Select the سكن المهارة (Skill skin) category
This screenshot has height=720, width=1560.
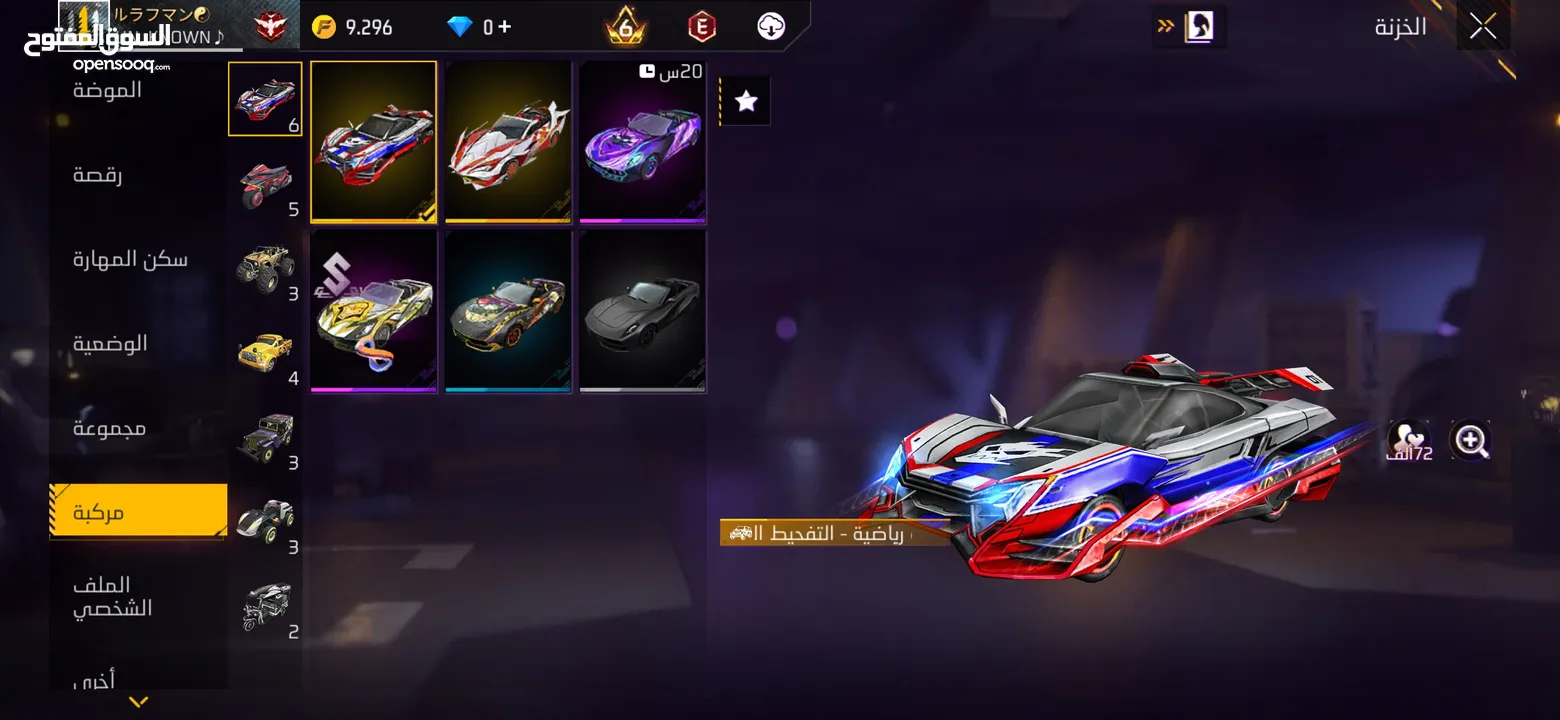130,259
